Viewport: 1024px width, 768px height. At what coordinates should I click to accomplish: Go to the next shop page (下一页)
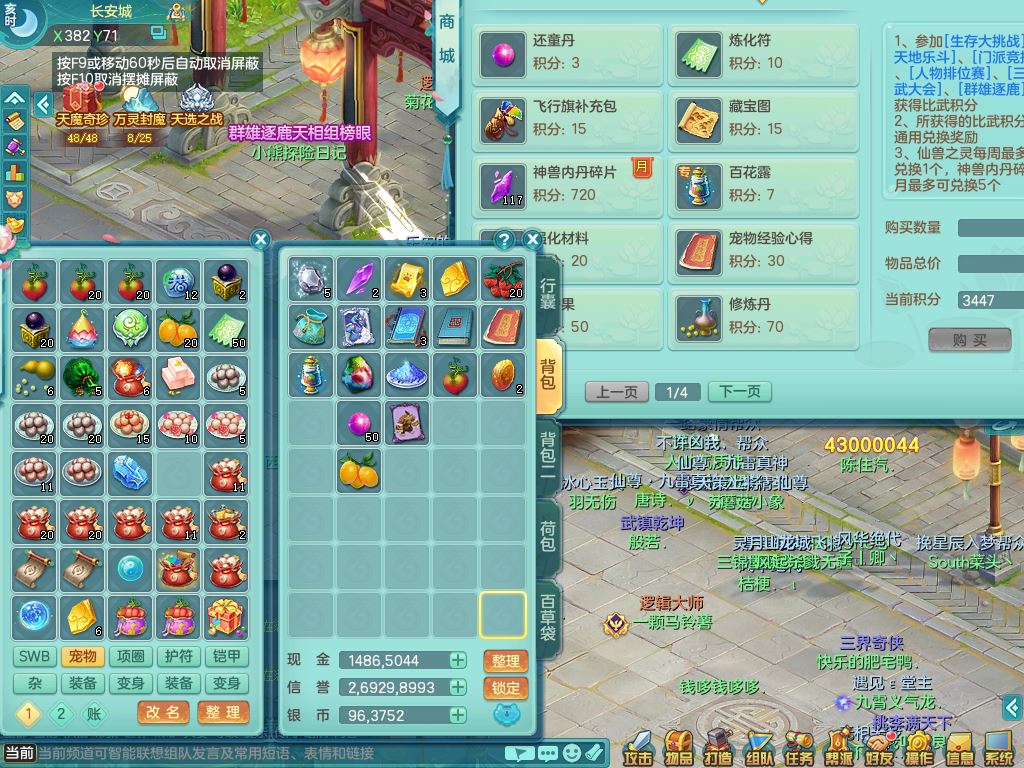tap(739, 392)
